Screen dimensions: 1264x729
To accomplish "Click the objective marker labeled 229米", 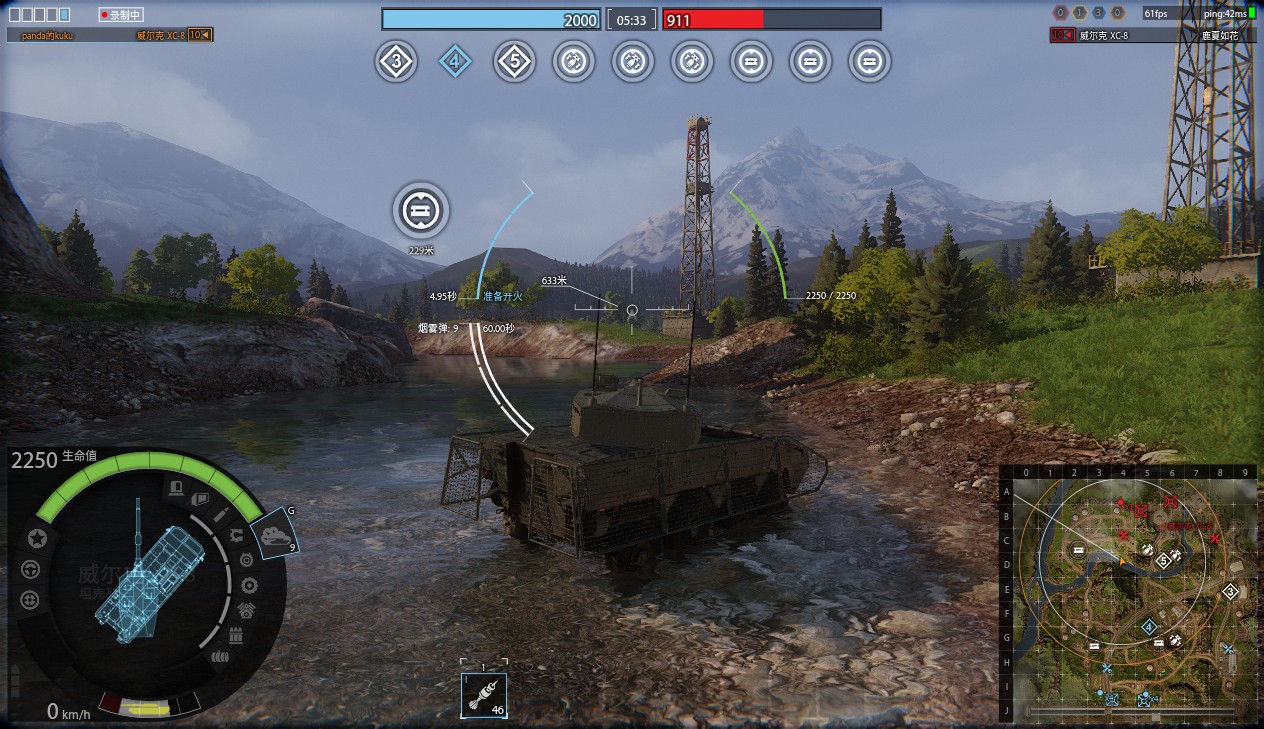I will [x=421, y=211].
